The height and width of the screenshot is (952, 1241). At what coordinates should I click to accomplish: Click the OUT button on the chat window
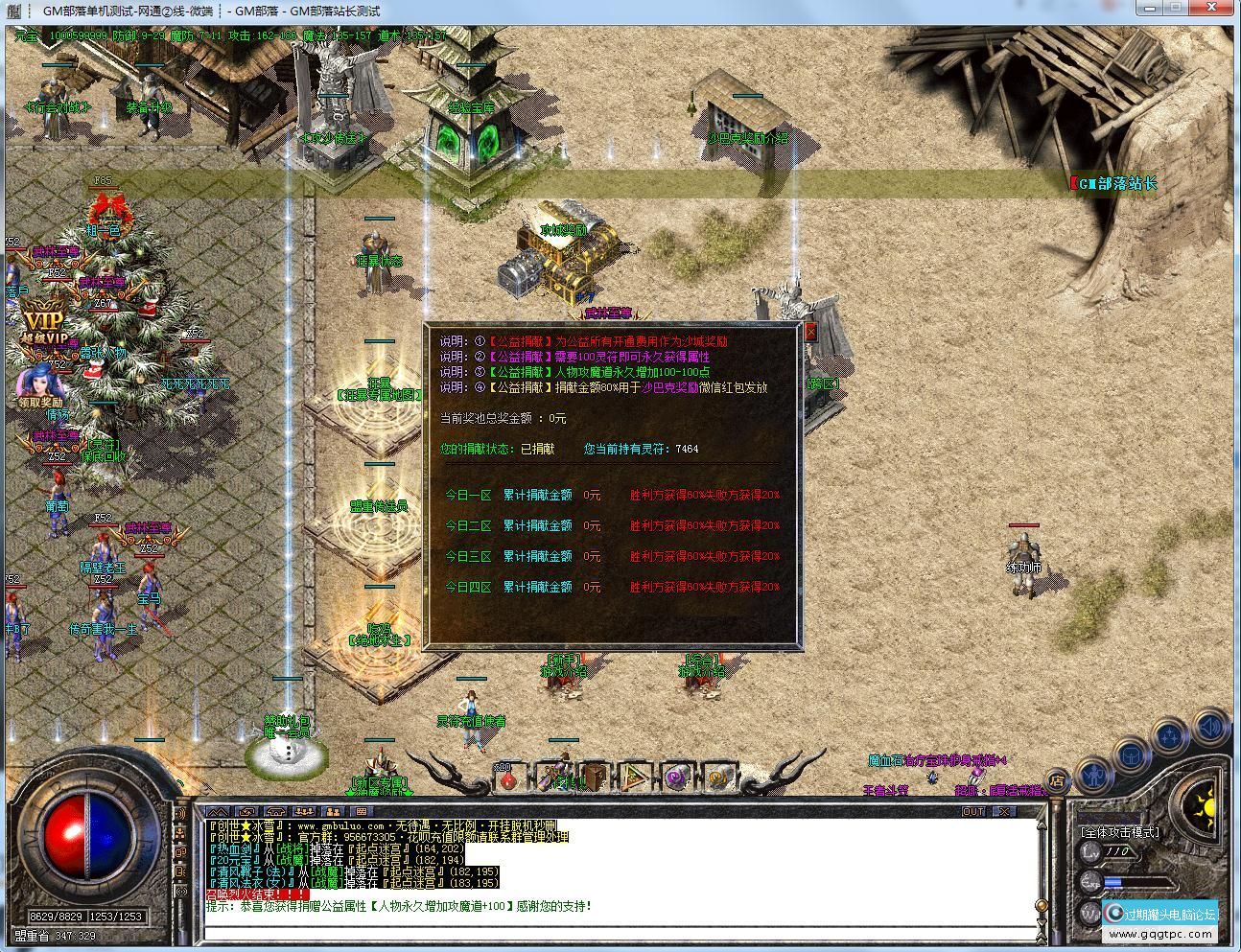point(974,811)
